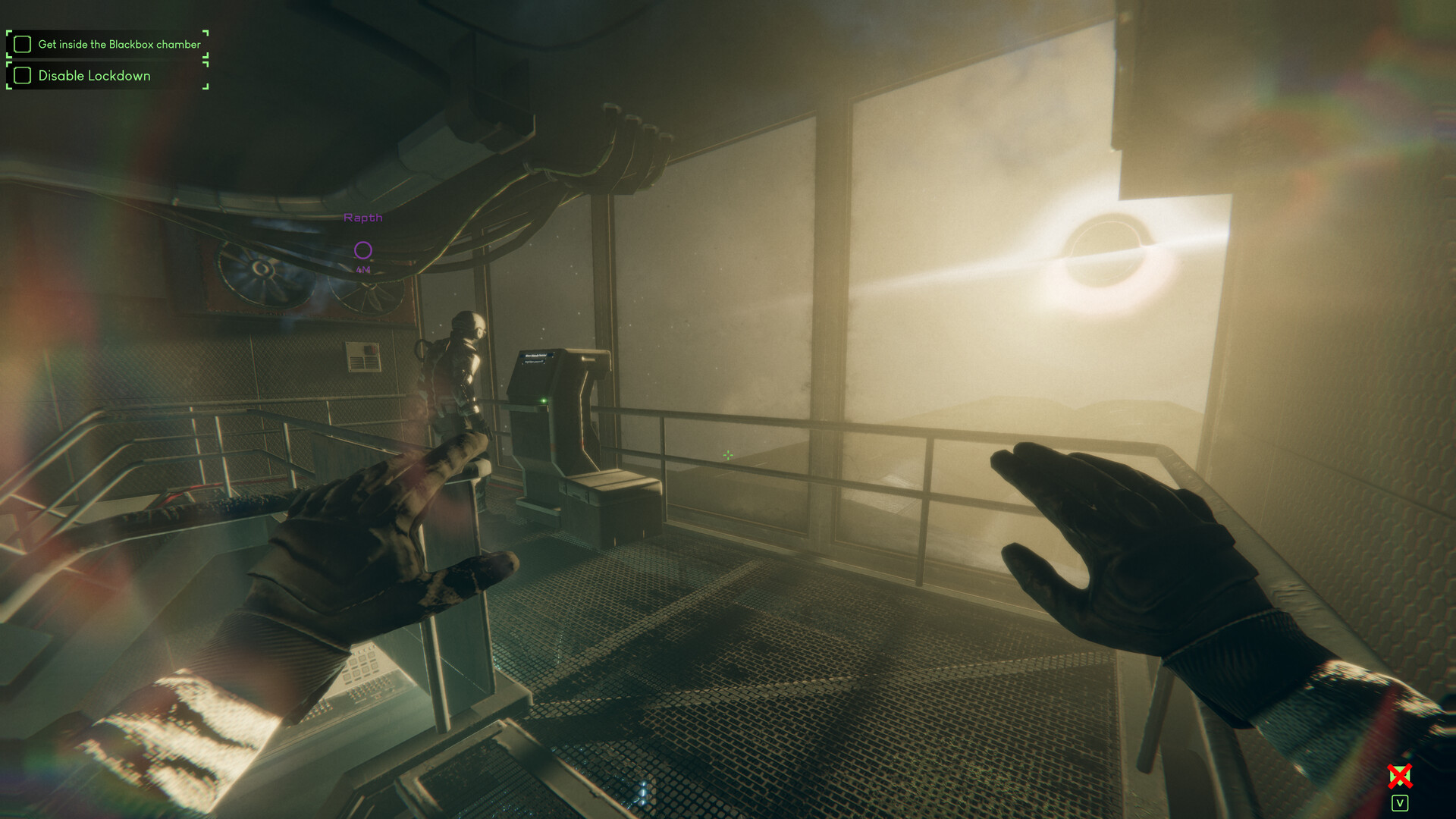Image resolution: width=1456 pixels, height=819 pixels.
Task: Check the Get inside the Blackbox chamber objective
Action: click(x=23, y=44)
